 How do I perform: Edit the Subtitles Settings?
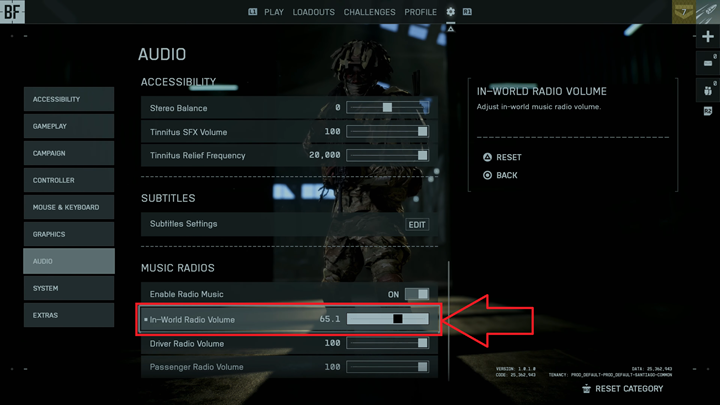pyautogui.click(x=417, y=225)
